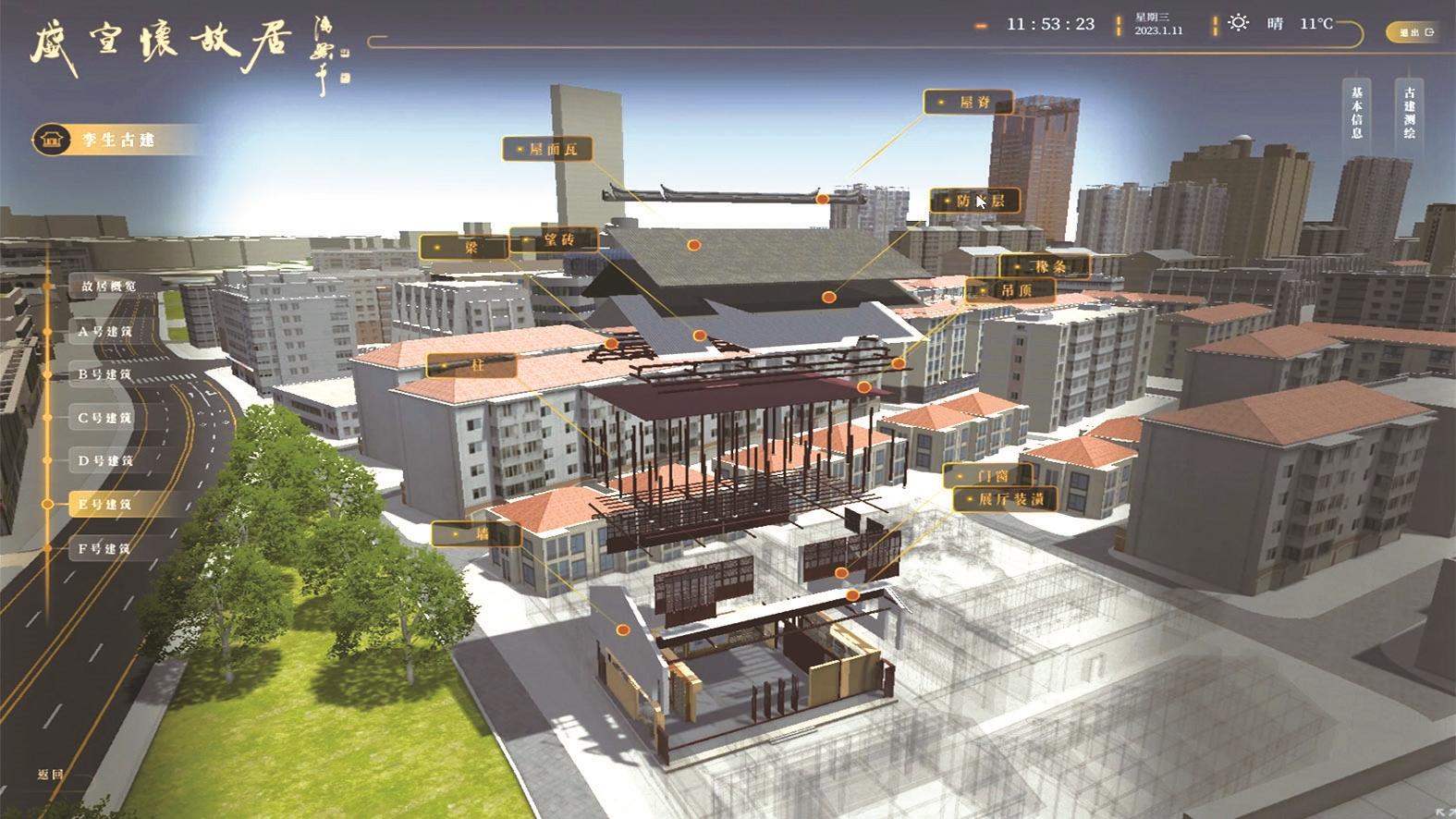Open the D号建筑 entry
Screen dimensions: 1456x819
point(104,460)
